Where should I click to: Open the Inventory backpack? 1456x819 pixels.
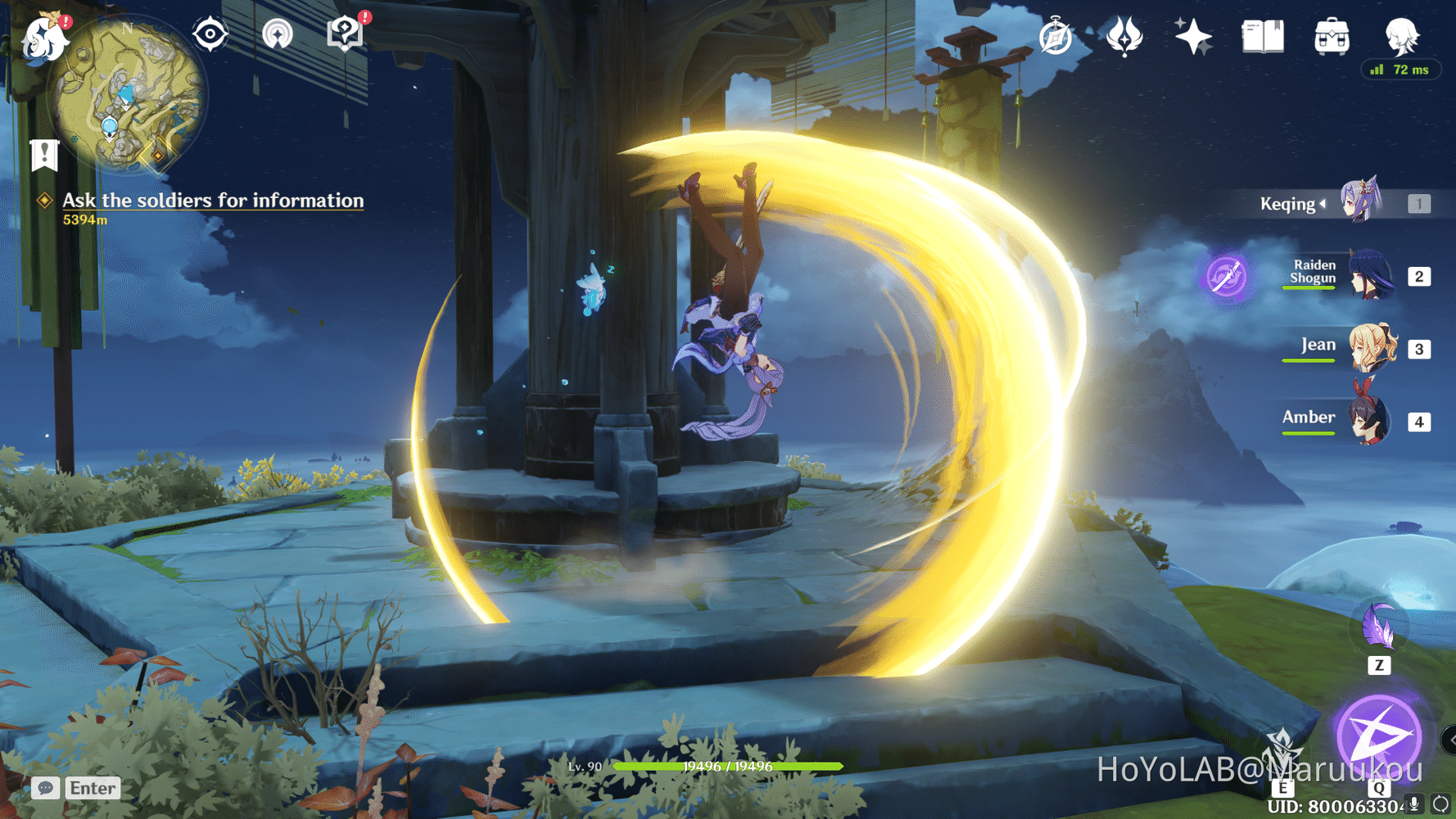click(x=1331, y=36)
